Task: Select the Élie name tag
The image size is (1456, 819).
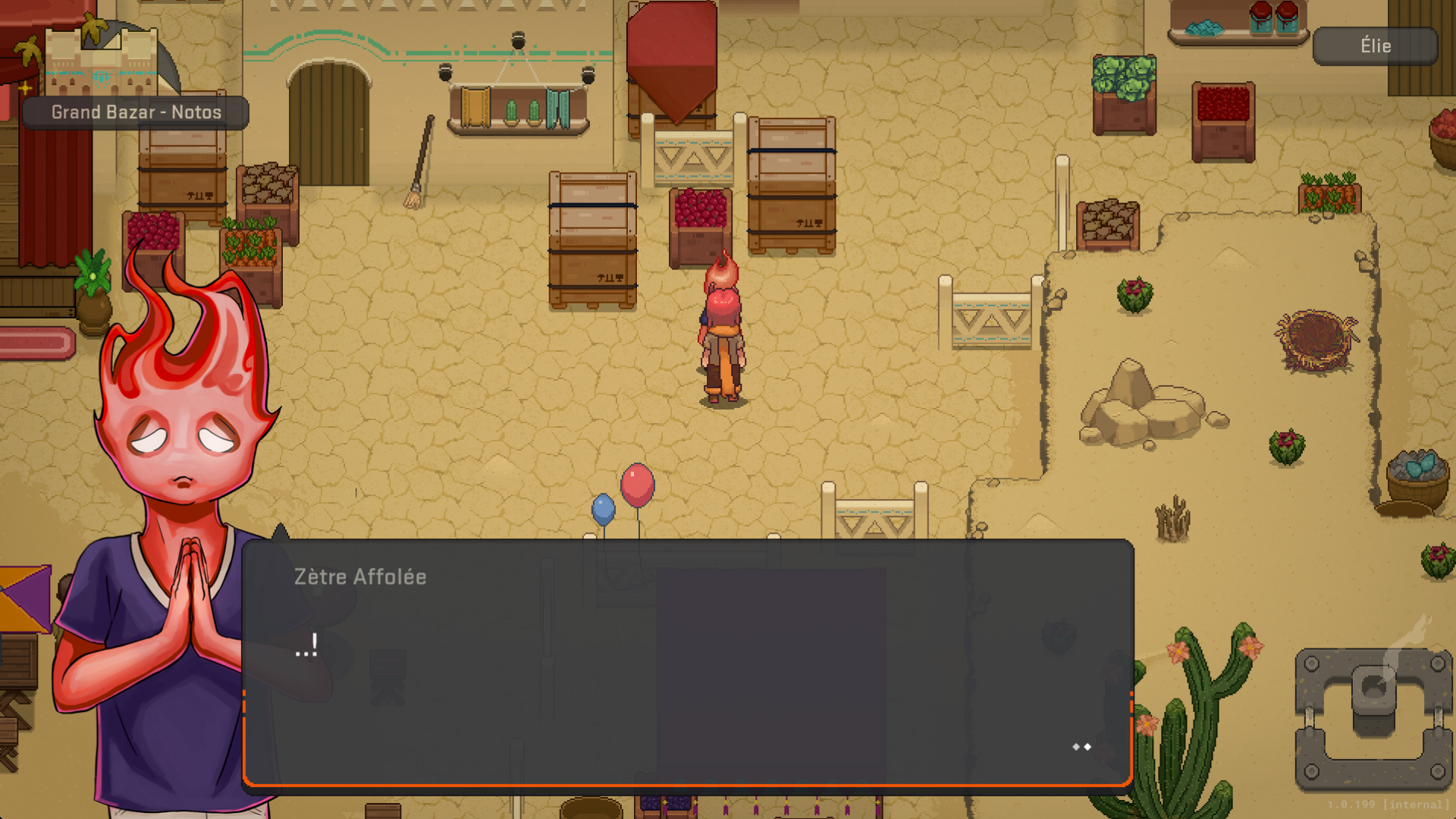Action: point(1375,46)
